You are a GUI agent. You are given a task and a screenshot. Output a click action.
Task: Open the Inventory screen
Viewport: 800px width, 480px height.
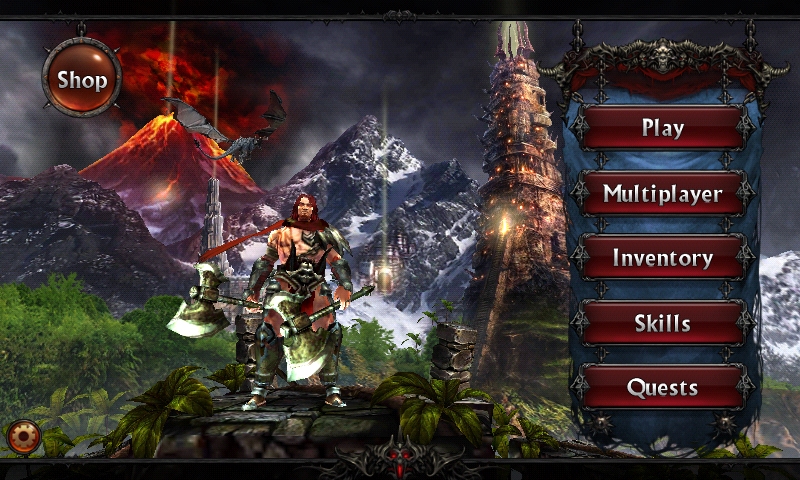point(663,258)
